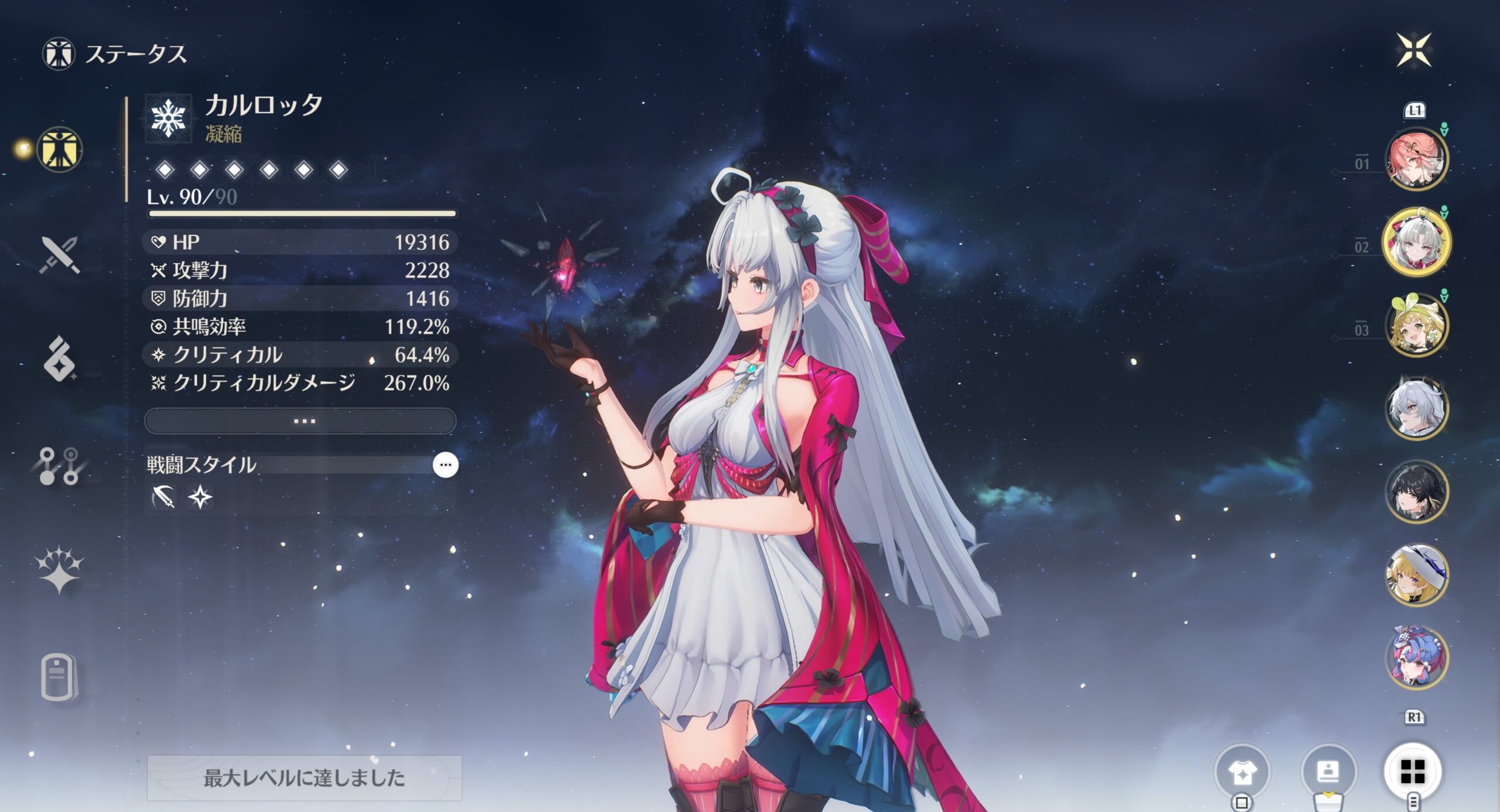Switch to the skill tree nodes tab
This screenshot has height=812, width=1500.
pos(59,466)
